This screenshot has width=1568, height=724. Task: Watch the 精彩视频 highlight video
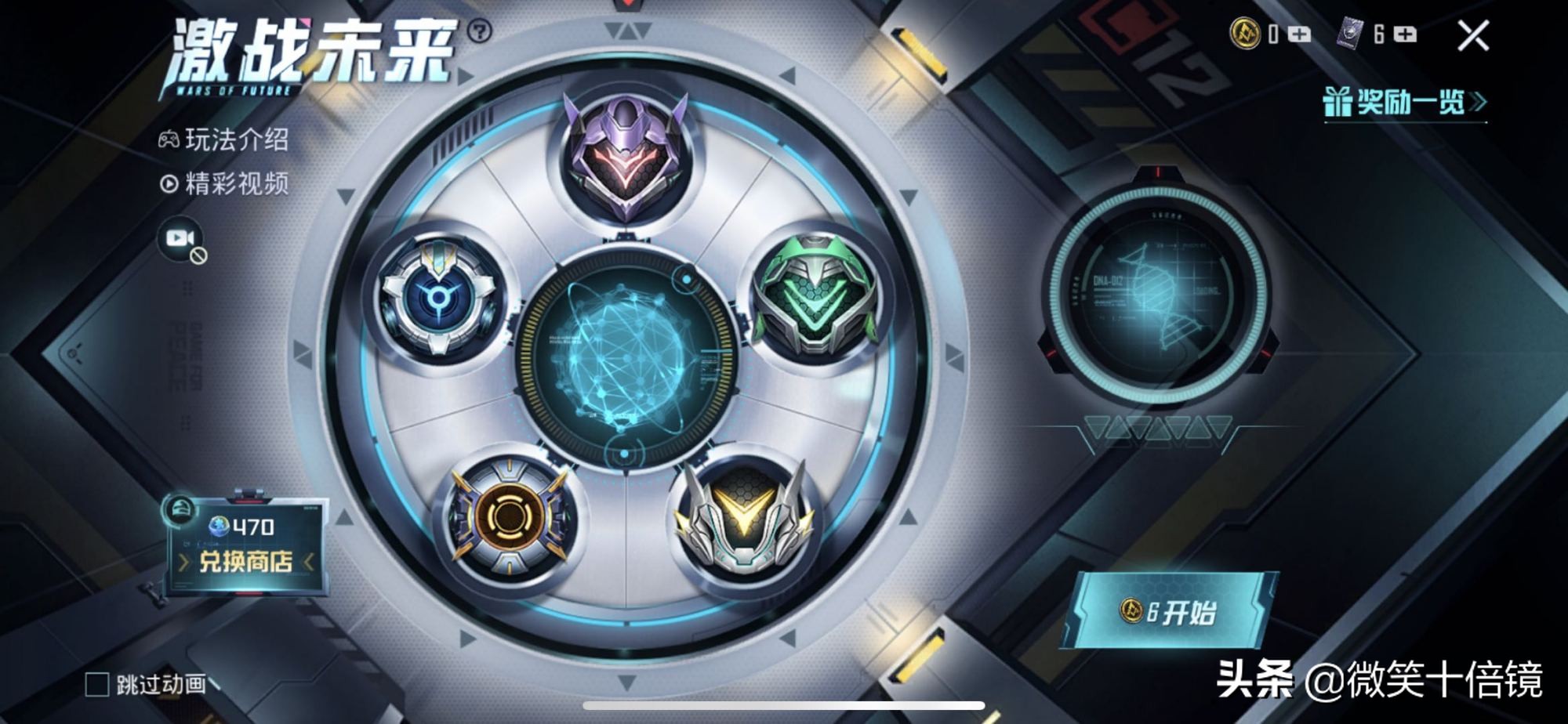(x=224, y=184)
